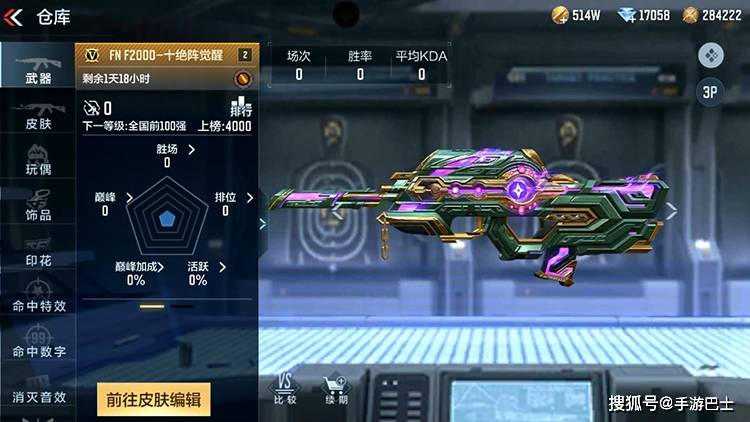Viewport: 750px width, 422px height.
Task: Click the round icon above the 3P button
Action: (x=710, y=55)
